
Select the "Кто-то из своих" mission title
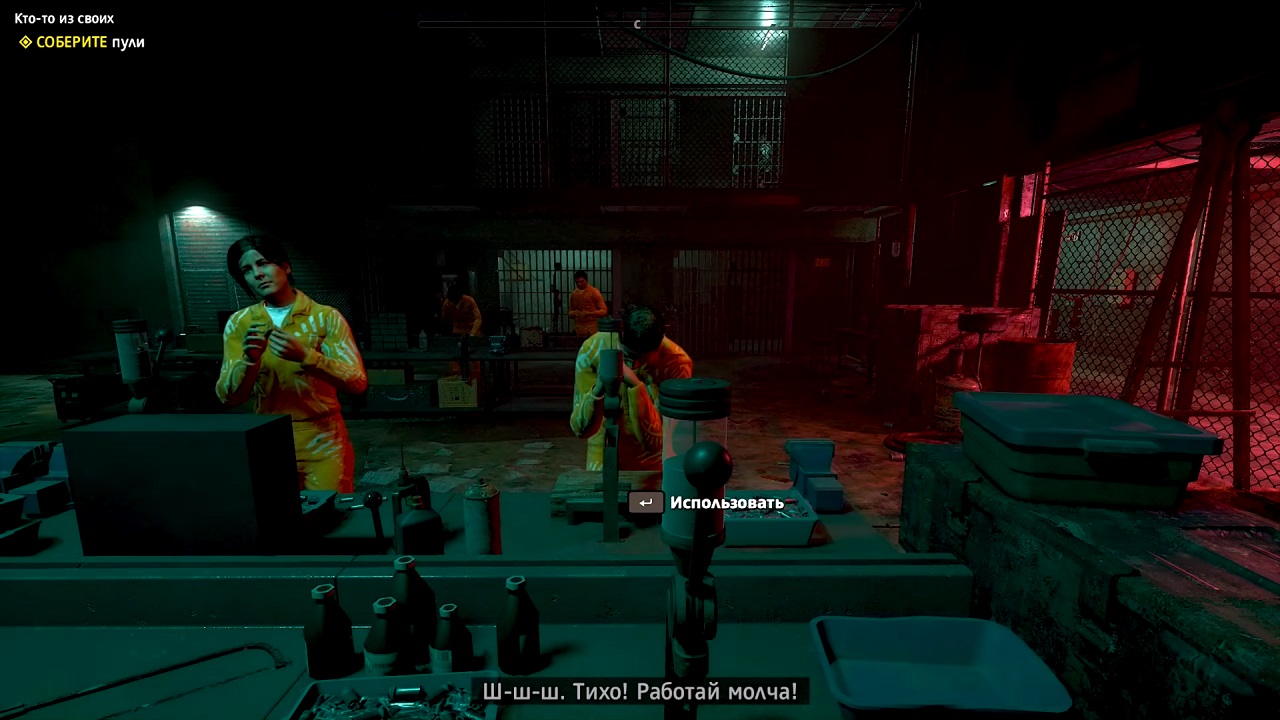pyautogui.click(x=64, y=18)
